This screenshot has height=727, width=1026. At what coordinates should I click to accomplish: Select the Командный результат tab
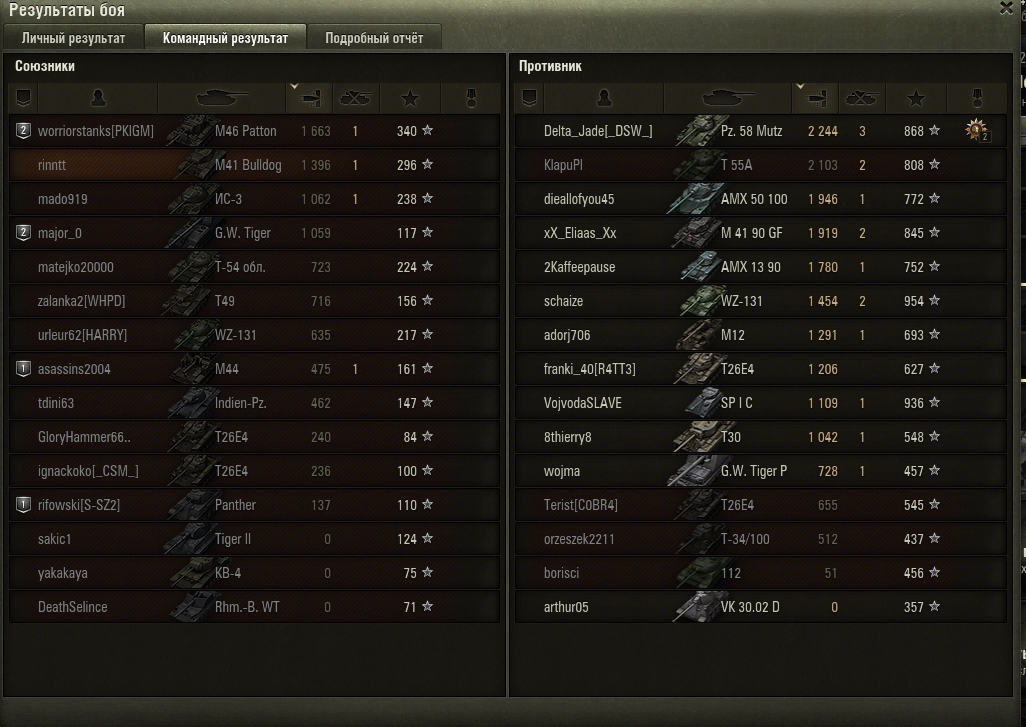pos(225,38)
